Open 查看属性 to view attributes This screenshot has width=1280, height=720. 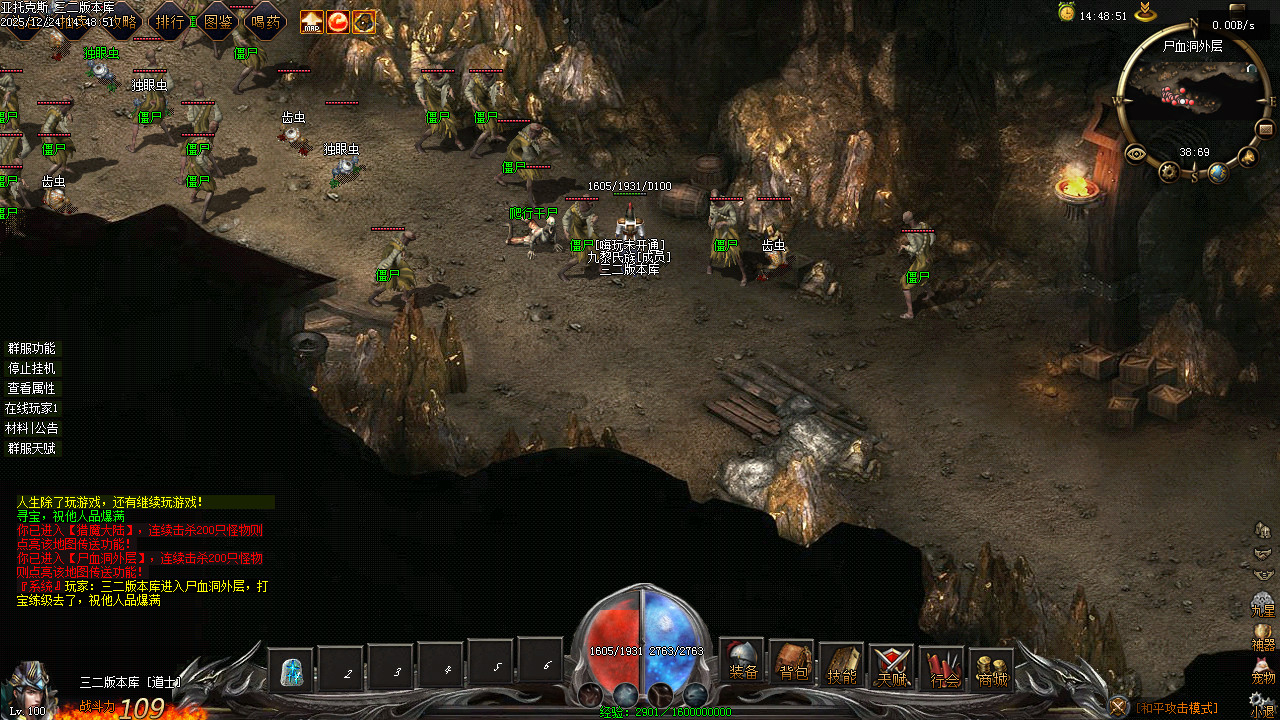[x=32, y=389]
